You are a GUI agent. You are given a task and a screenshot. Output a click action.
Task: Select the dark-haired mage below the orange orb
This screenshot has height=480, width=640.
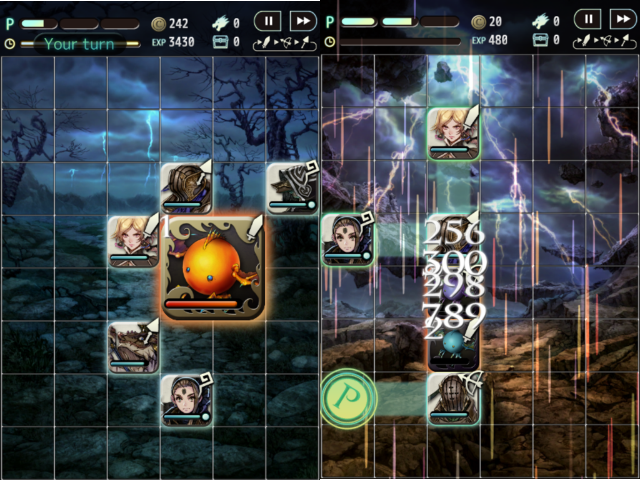[x=187, y=400]
